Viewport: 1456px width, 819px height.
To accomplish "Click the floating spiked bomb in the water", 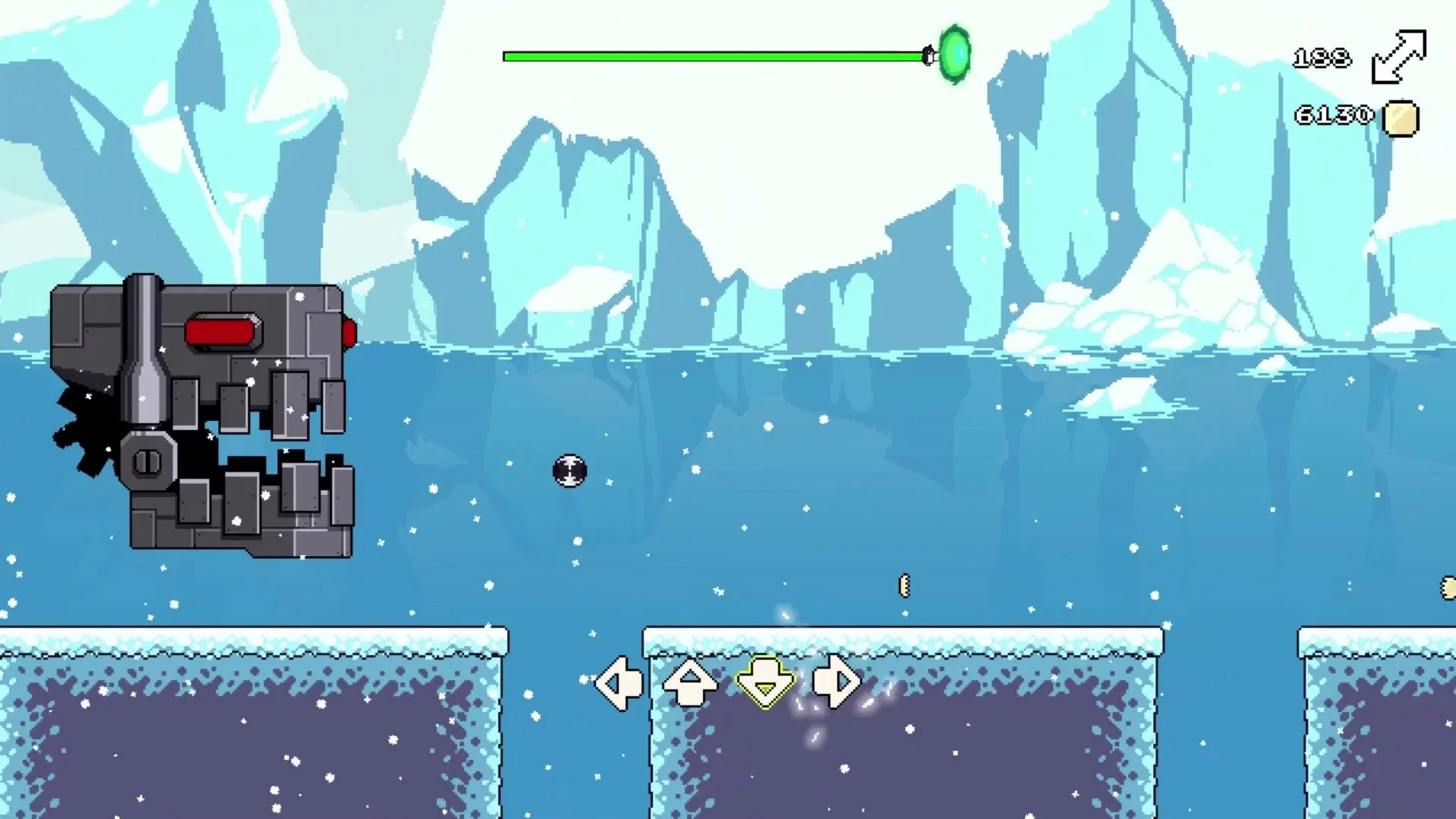I will pyautogui.click(x=570, y=470).
